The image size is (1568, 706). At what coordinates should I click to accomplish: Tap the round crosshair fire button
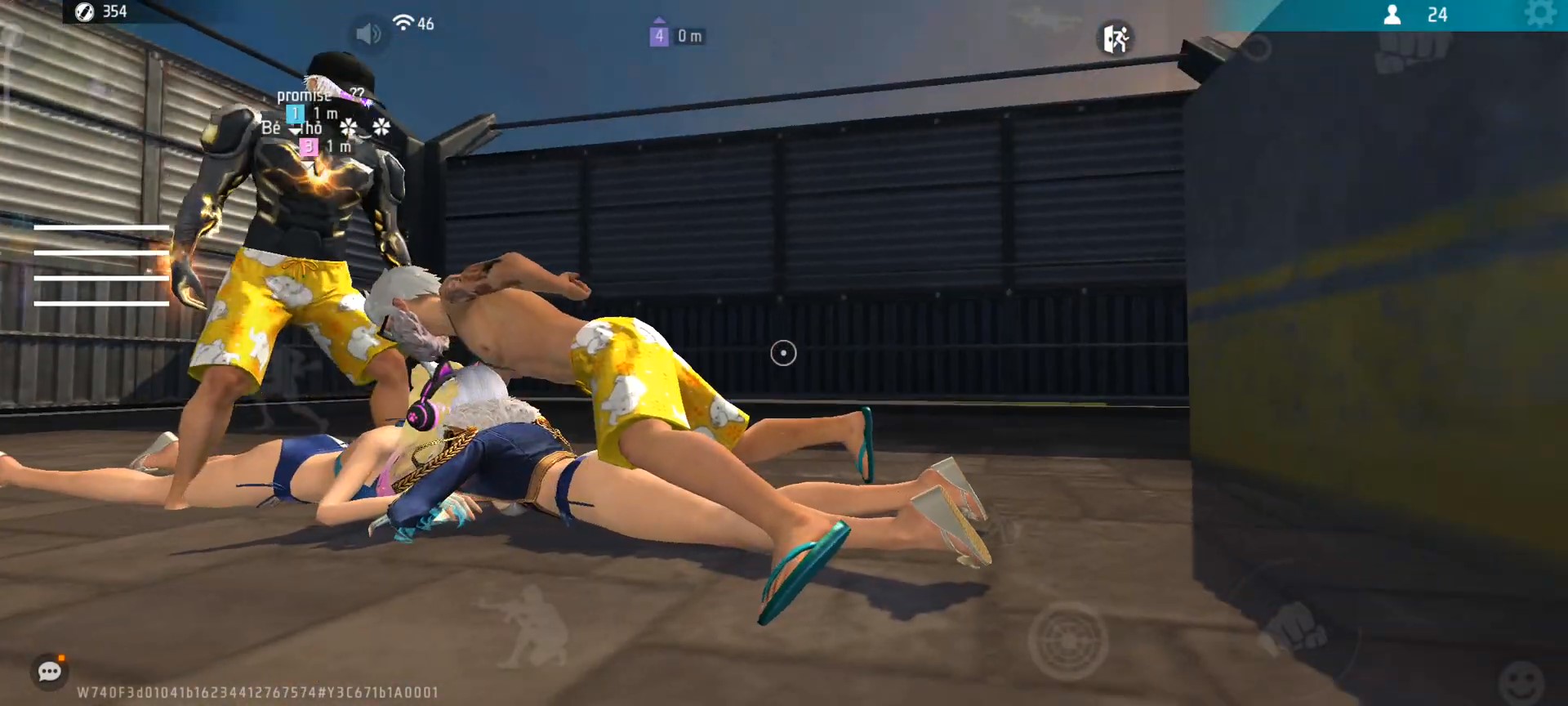(x=1067, y=641)
